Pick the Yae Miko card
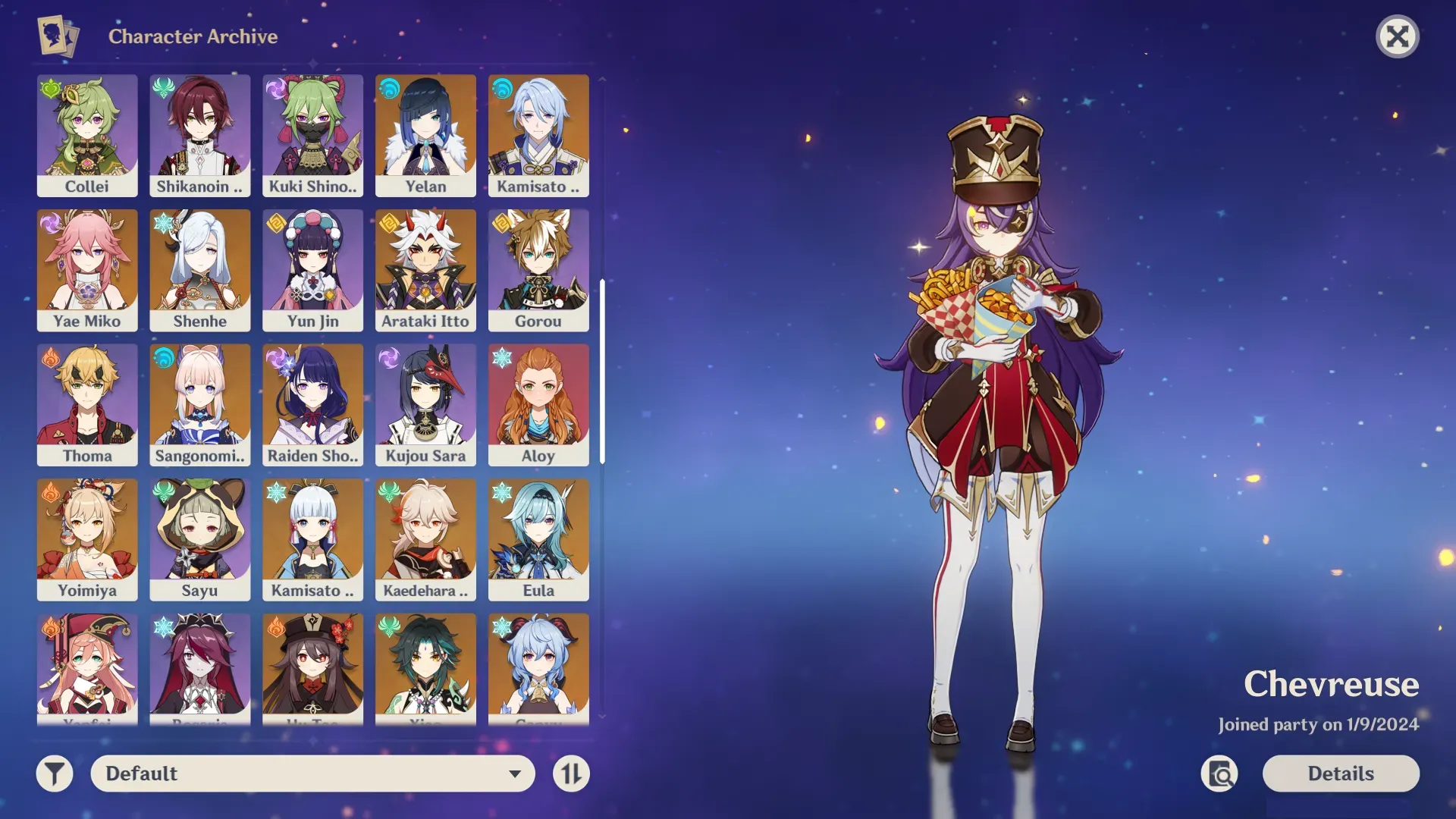The height and width of the screenshot is (819, 1456). point(87,270)
